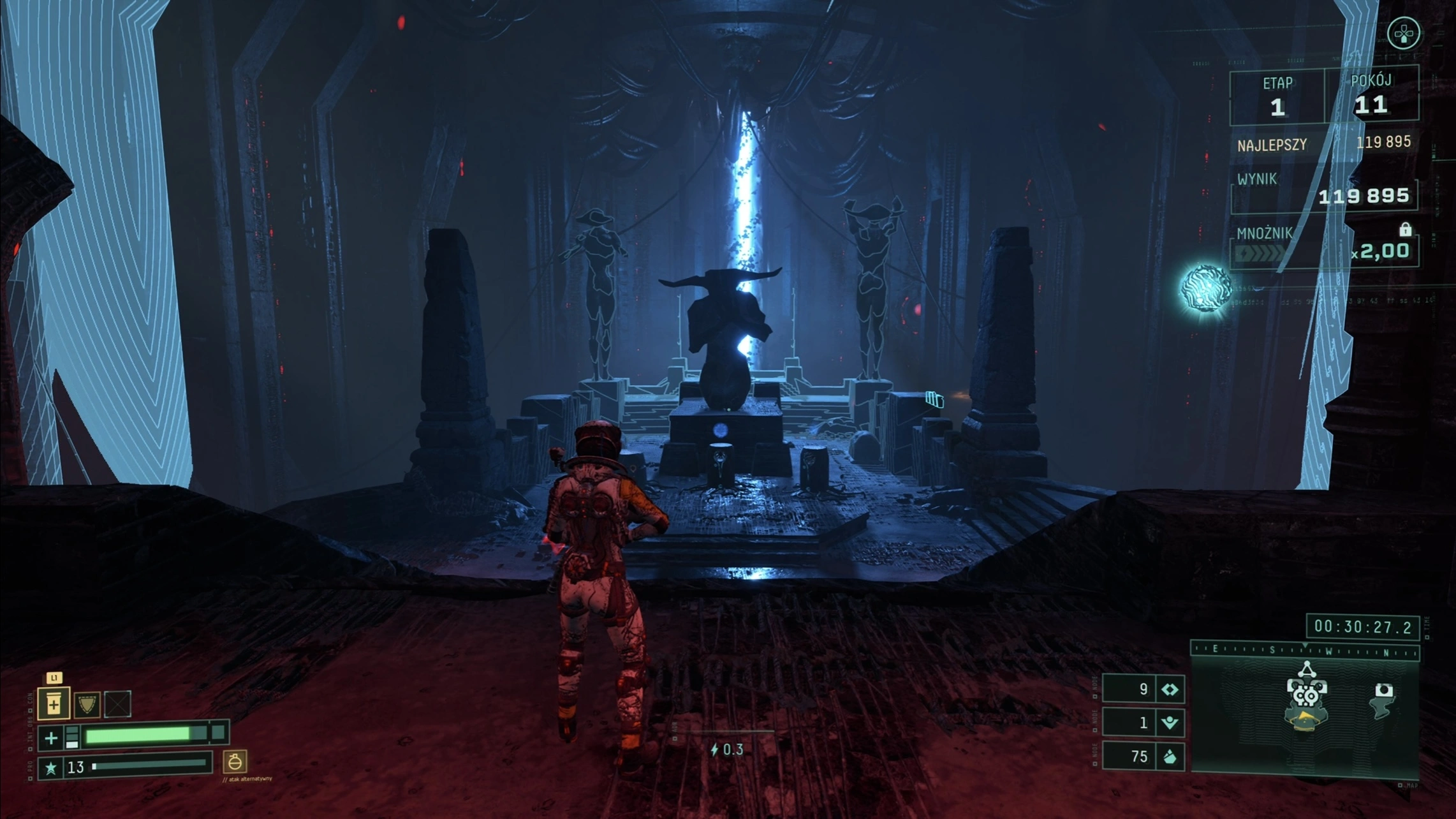This screenshot has height=819, width=1456.
Task: Select the shield consumable slot
Action: [x=87, y=704]
